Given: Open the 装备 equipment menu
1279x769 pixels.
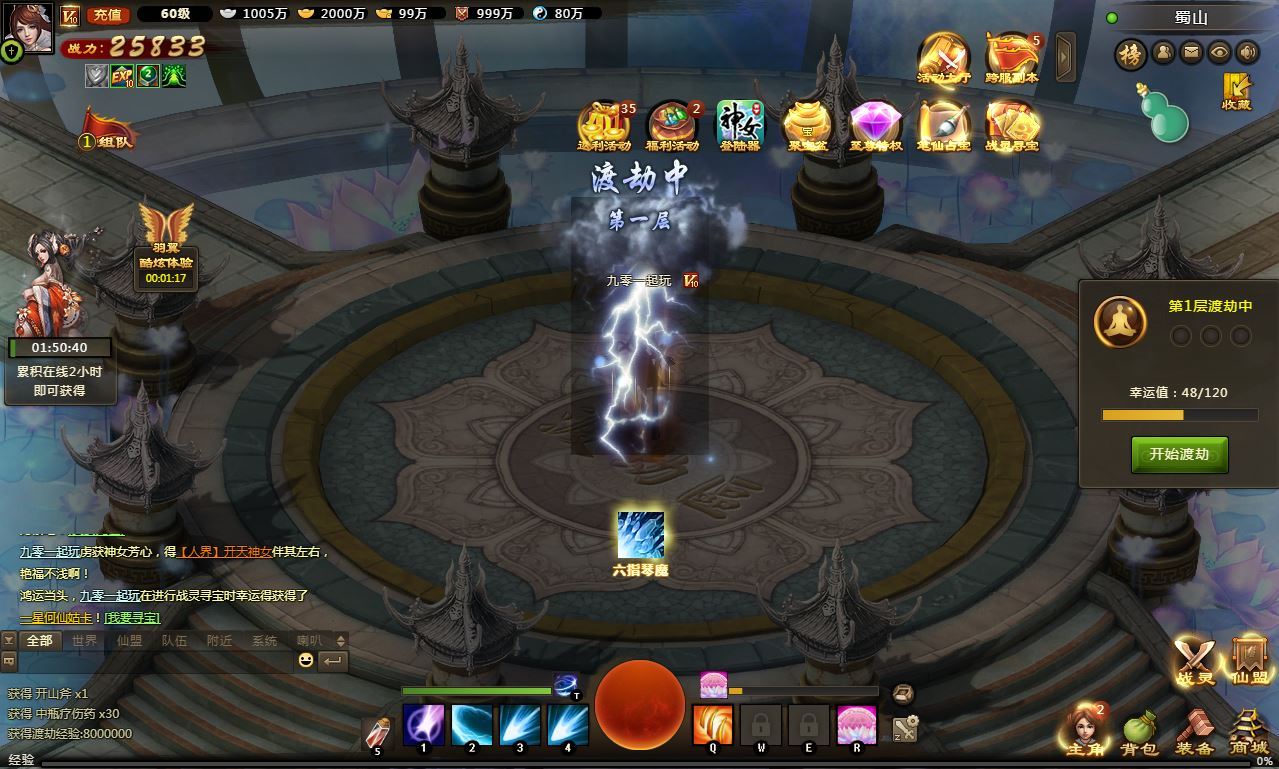Looking at the screenshot, I should click(1195, 733).
